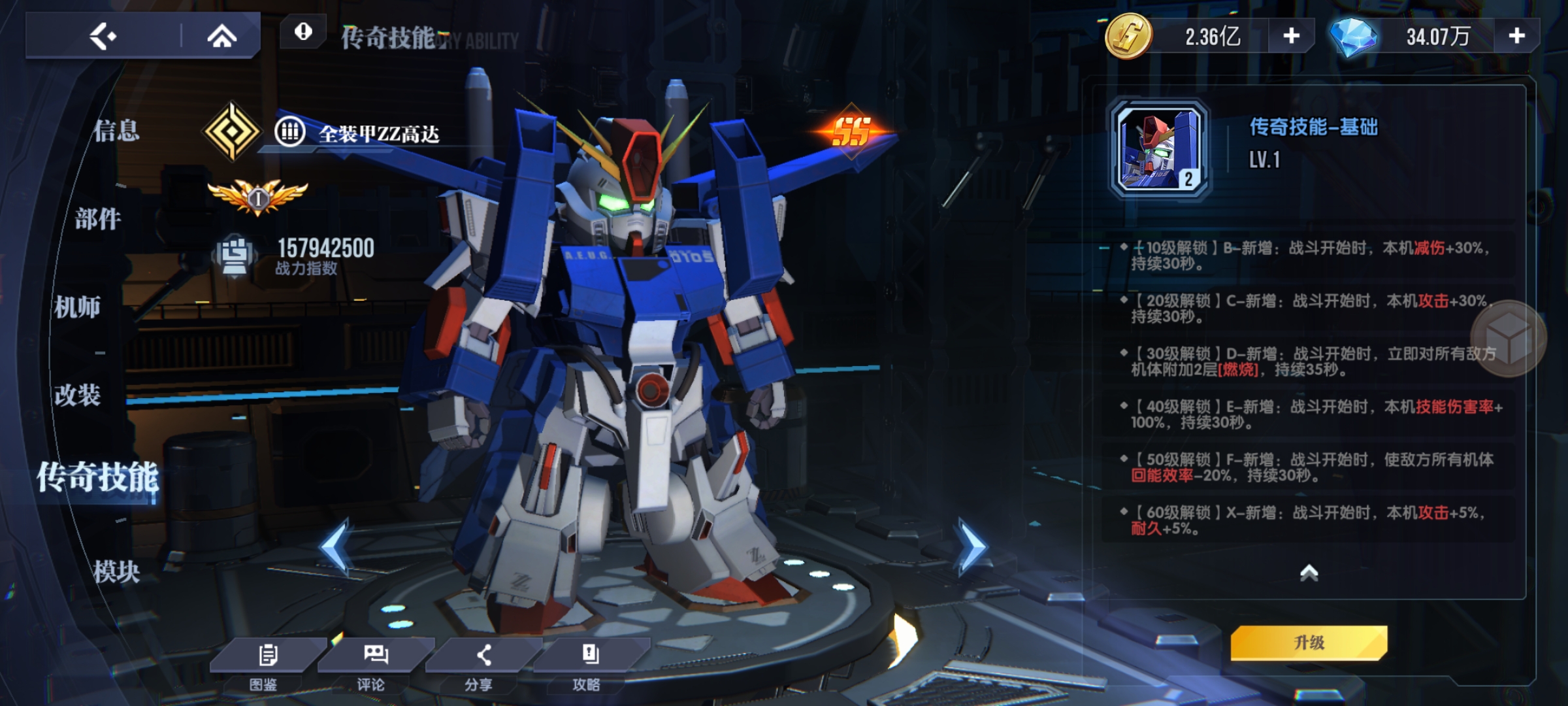The height and width of the screenshot is (706, 1568).
Task: Open the 评论 comments
Action: point(372,664)
